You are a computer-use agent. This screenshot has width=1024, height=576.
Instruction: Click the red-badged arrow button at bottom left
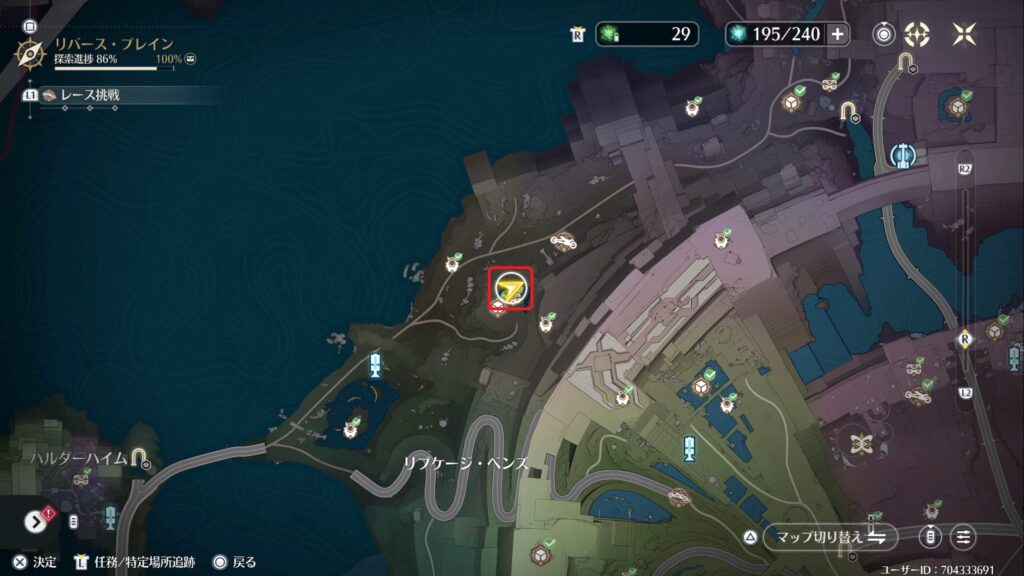coord(36,521)
